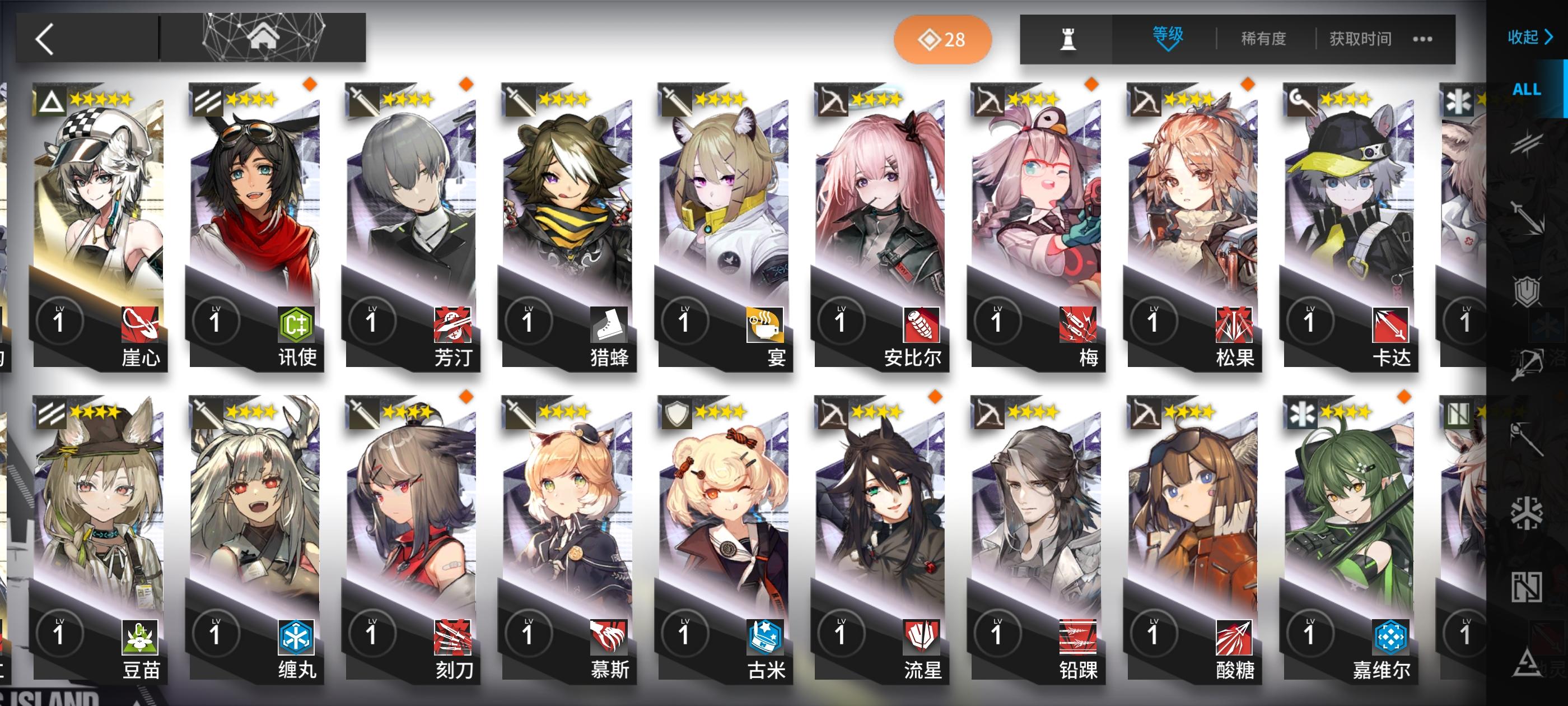Switch sorting to the 获取时间 tab
1568x706 pixels.
1360,38
